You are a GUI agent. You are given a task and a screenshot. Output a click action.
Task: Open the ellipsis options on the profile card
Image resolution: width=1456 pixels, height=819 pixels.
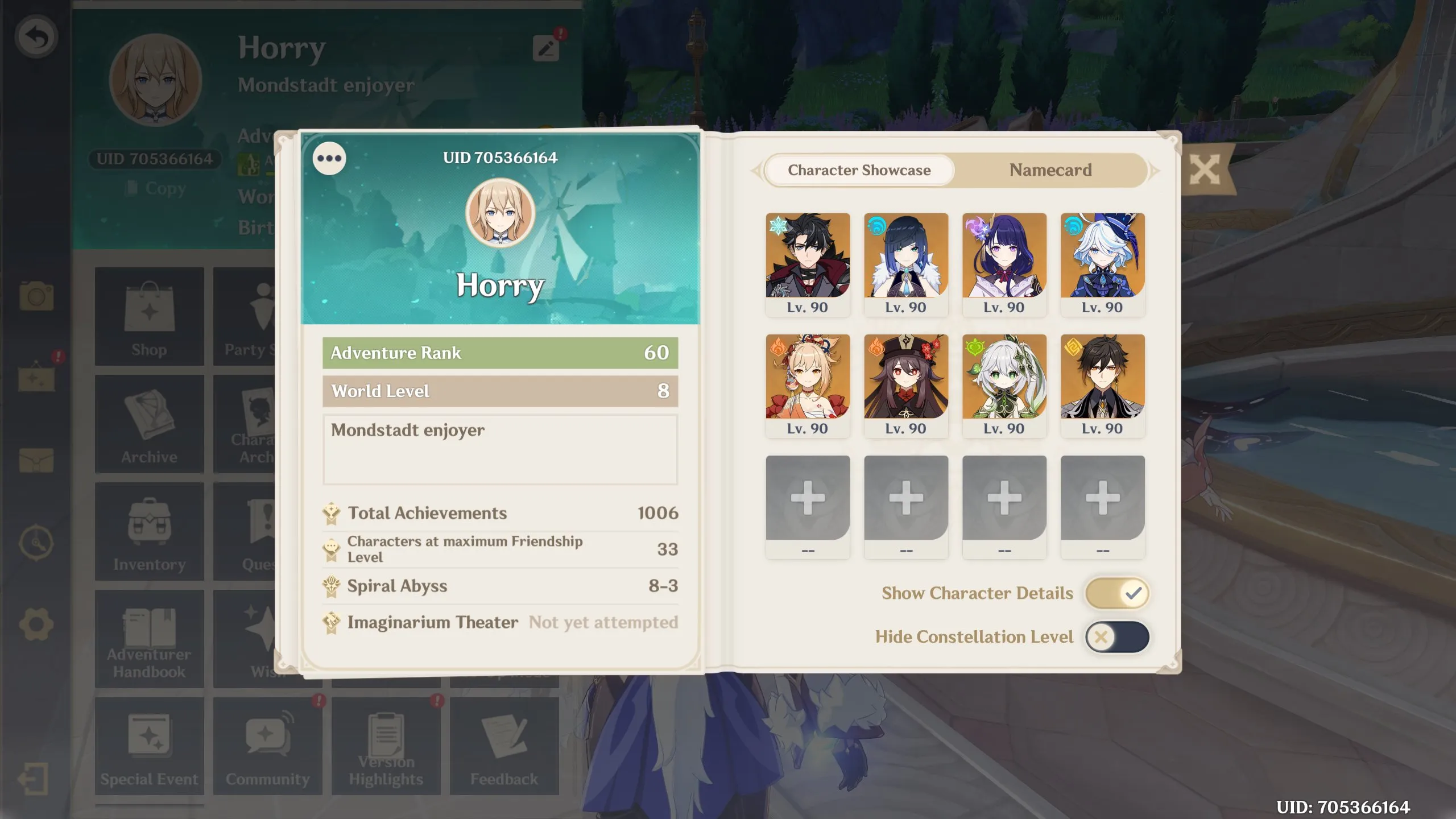pyautogui.click(x=329, y=159)
